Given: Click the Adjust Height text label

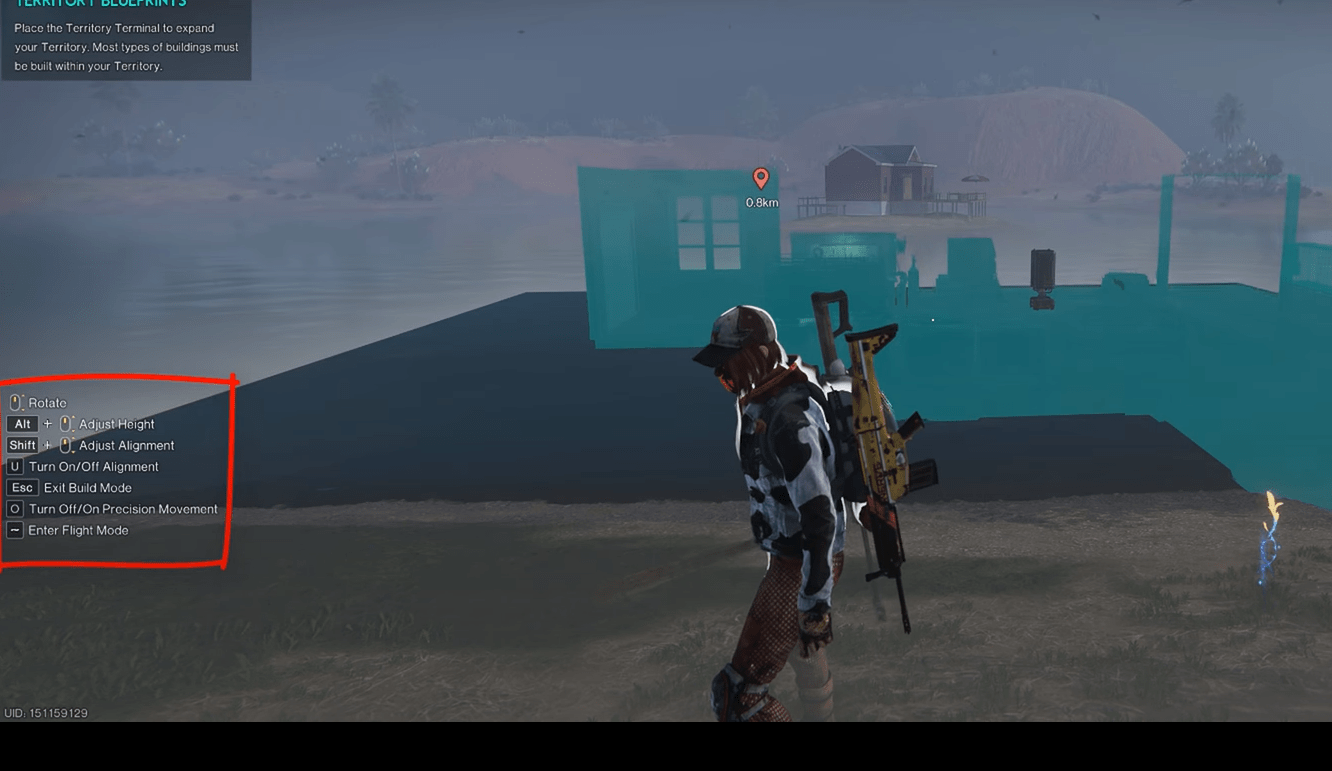Looking at the screenshot, I should (115, 423).
